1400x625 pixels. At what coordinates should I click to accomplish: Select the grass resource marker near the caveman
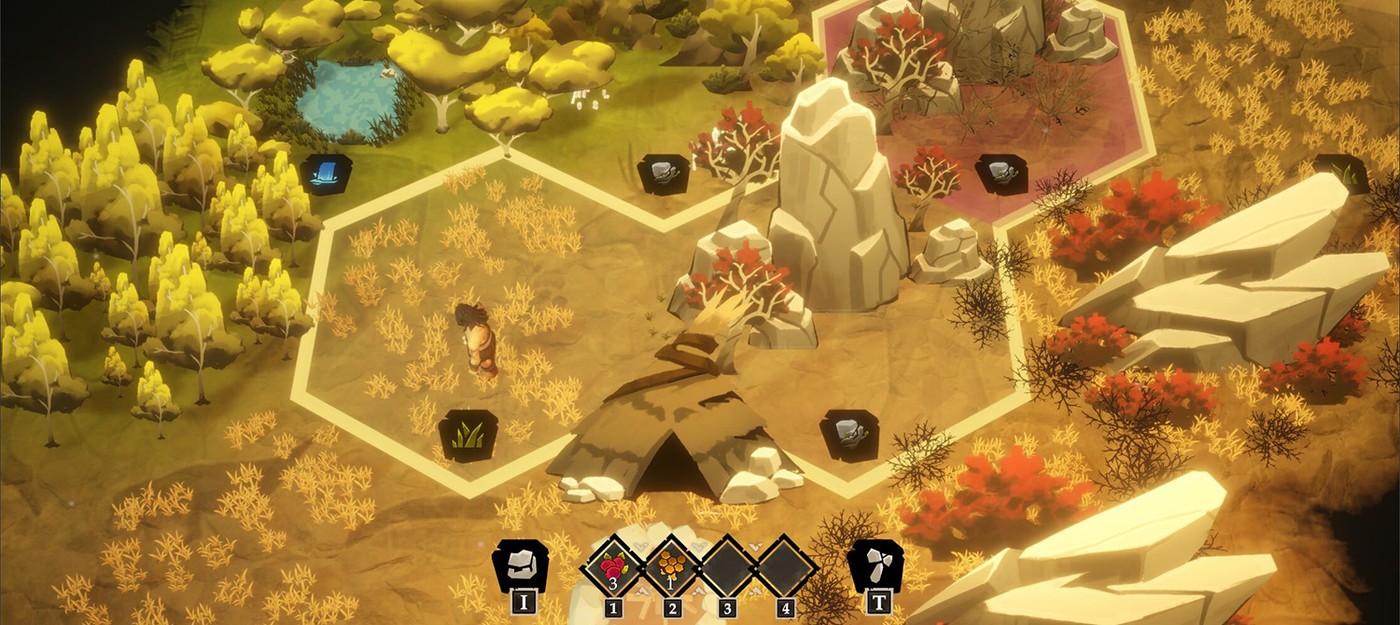[x=467, y=435]
